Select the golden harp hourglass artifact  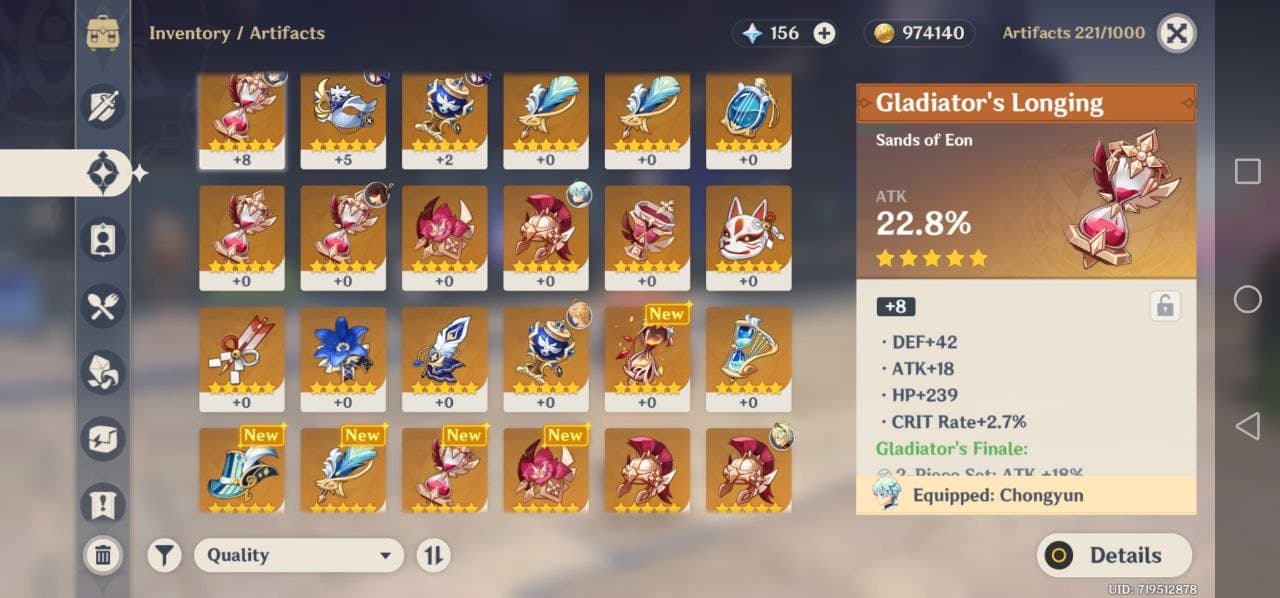coord(748,357)
